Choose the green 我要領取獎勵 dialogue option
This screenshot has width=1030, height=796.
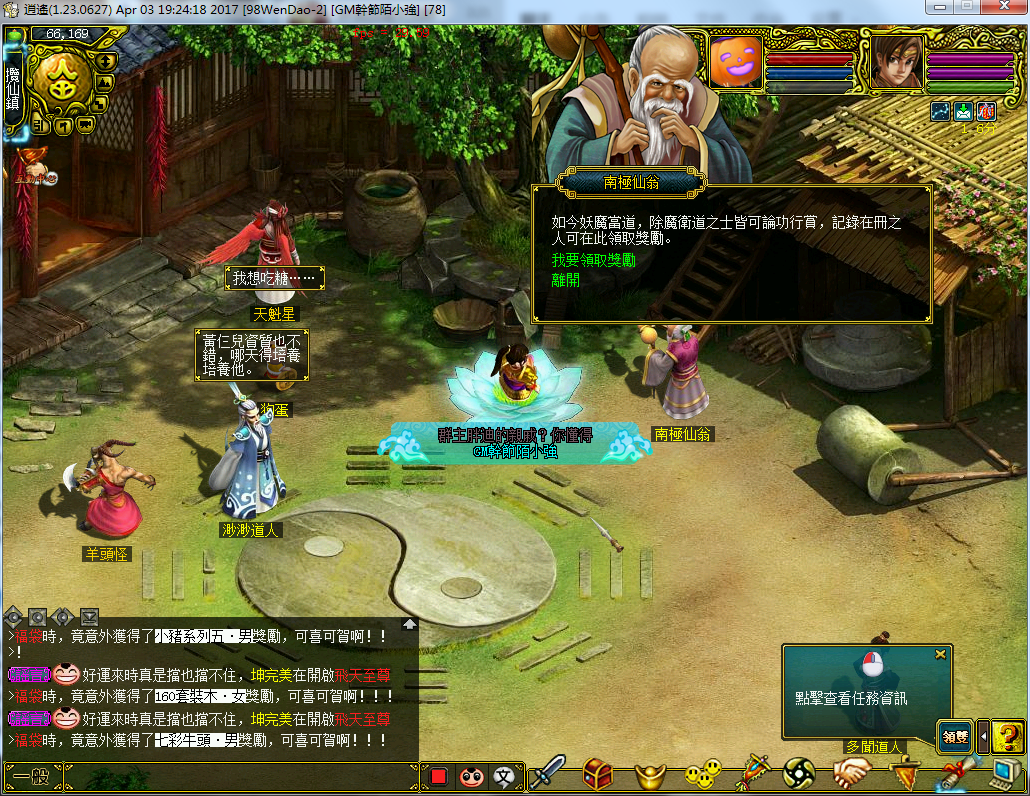tap(594, 260)
